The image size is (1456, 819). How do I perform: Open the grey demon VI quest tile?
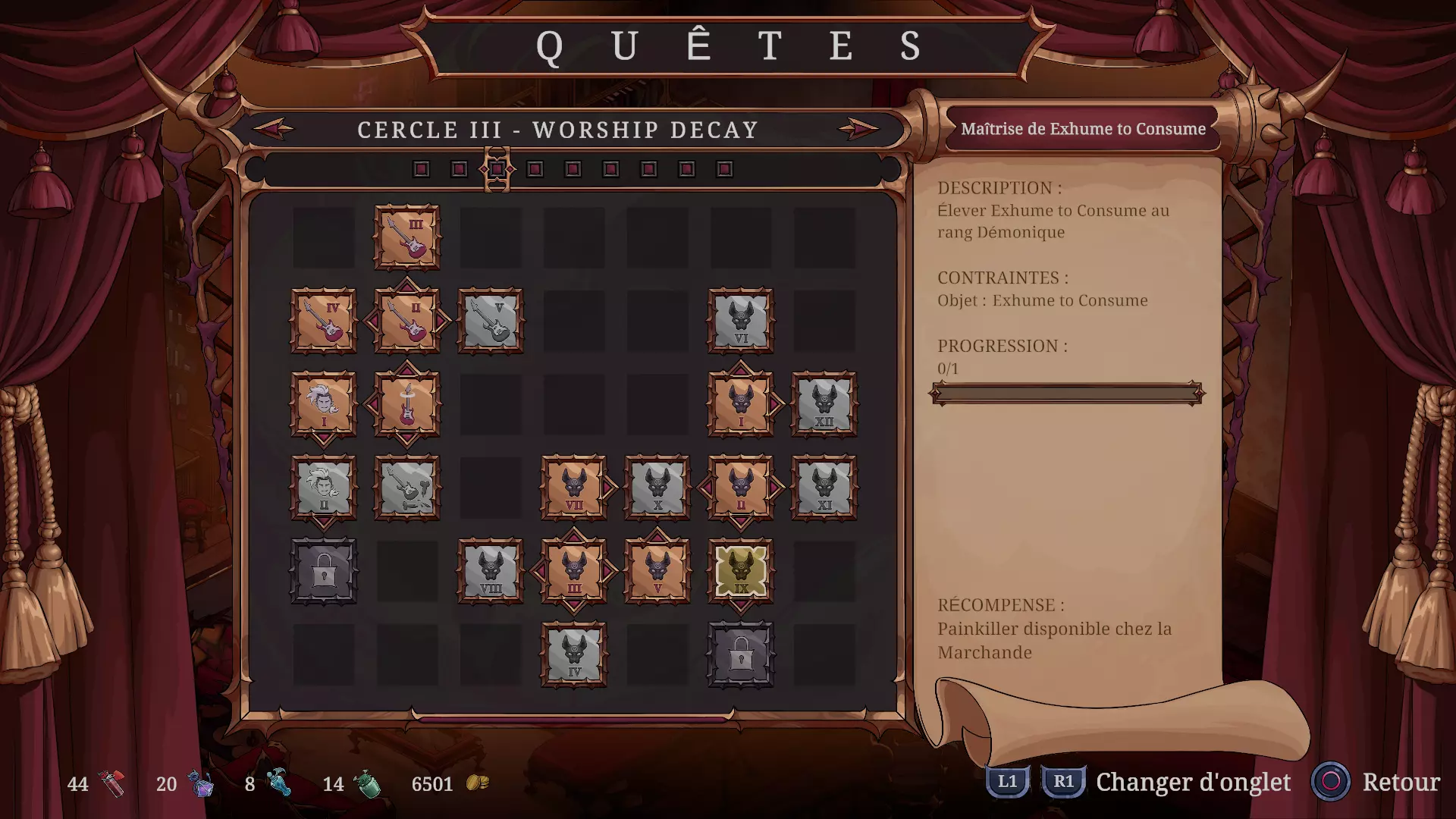(x=741, y=321)
